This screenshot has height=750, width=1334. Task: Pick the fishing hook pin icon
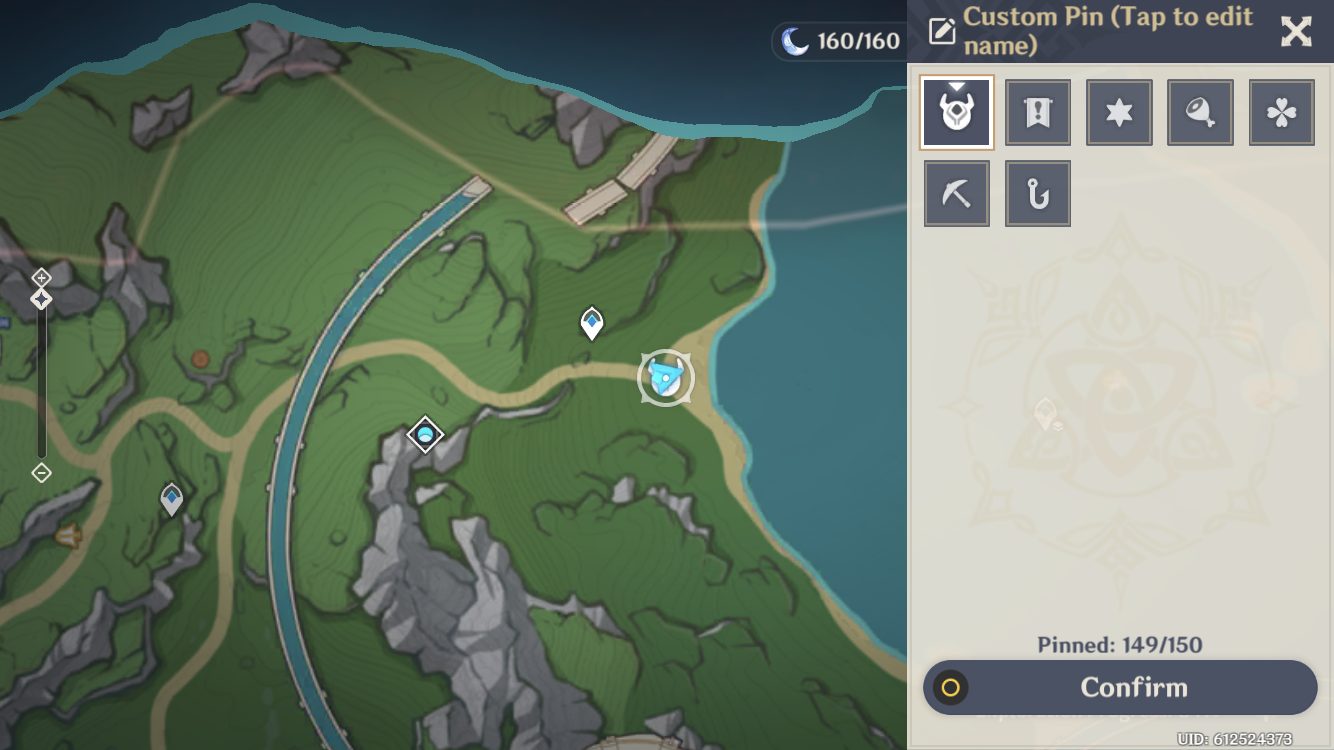coord(1038,194)
